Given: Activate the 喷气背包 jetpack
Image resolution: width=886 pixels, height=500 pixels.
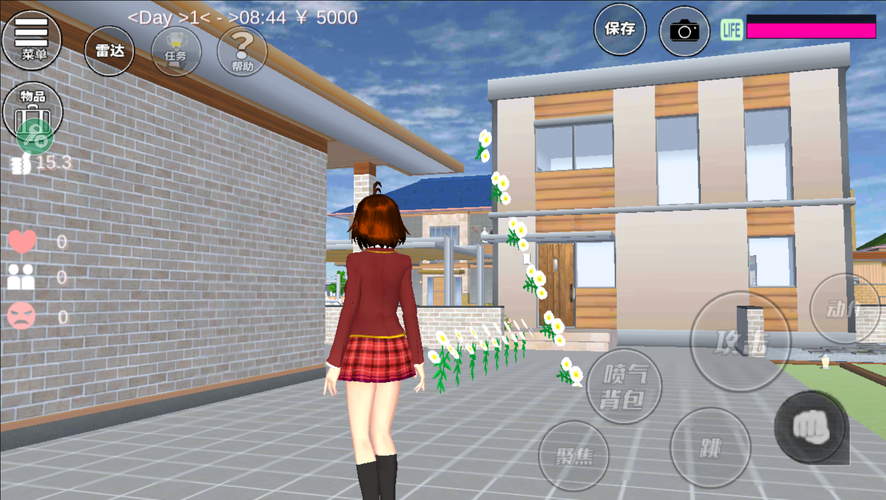Looking at the screenshot, I should point(624,386).
